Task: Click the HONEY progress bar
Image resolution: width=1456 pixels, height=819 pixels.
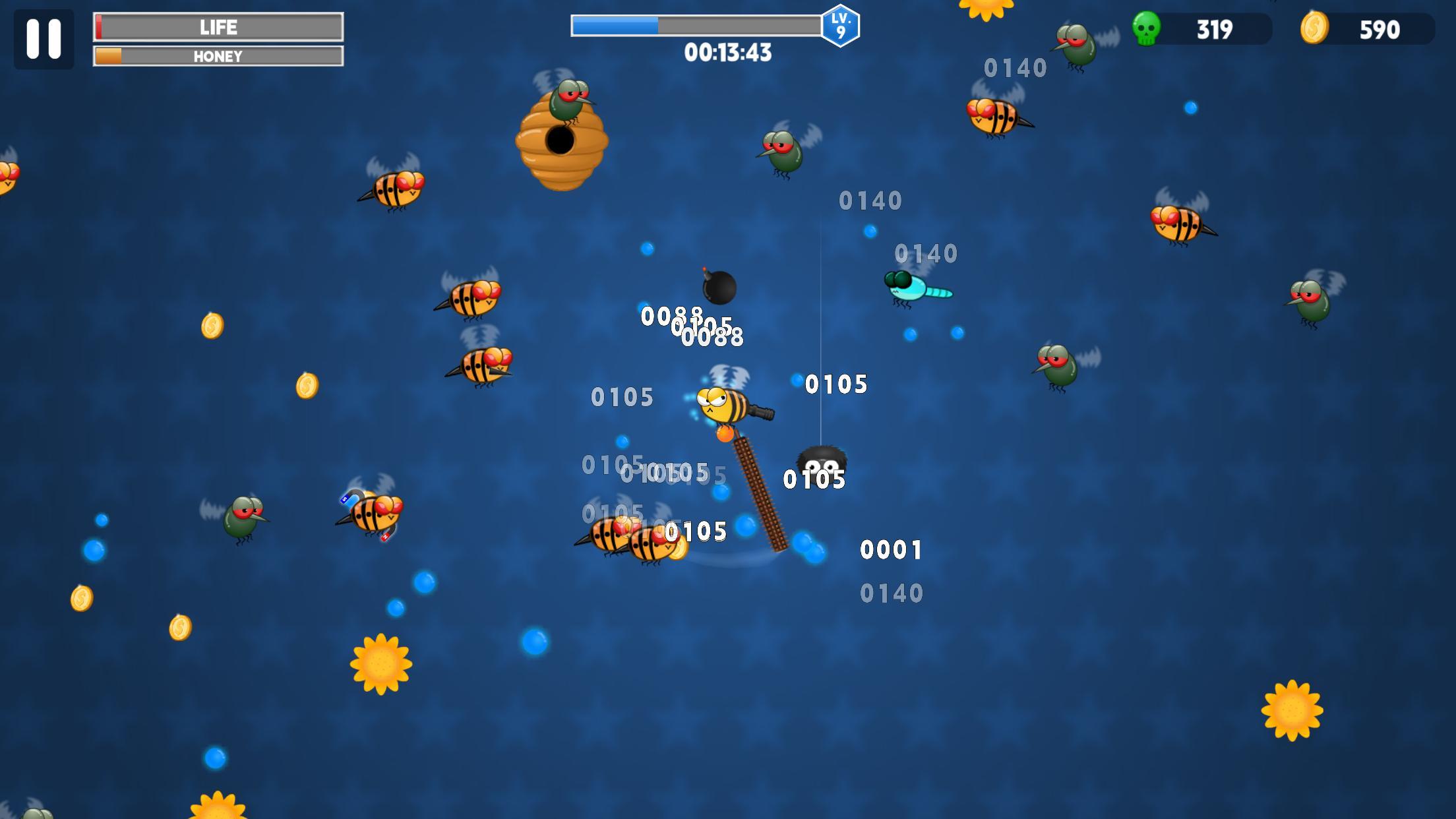Action: 218,57
